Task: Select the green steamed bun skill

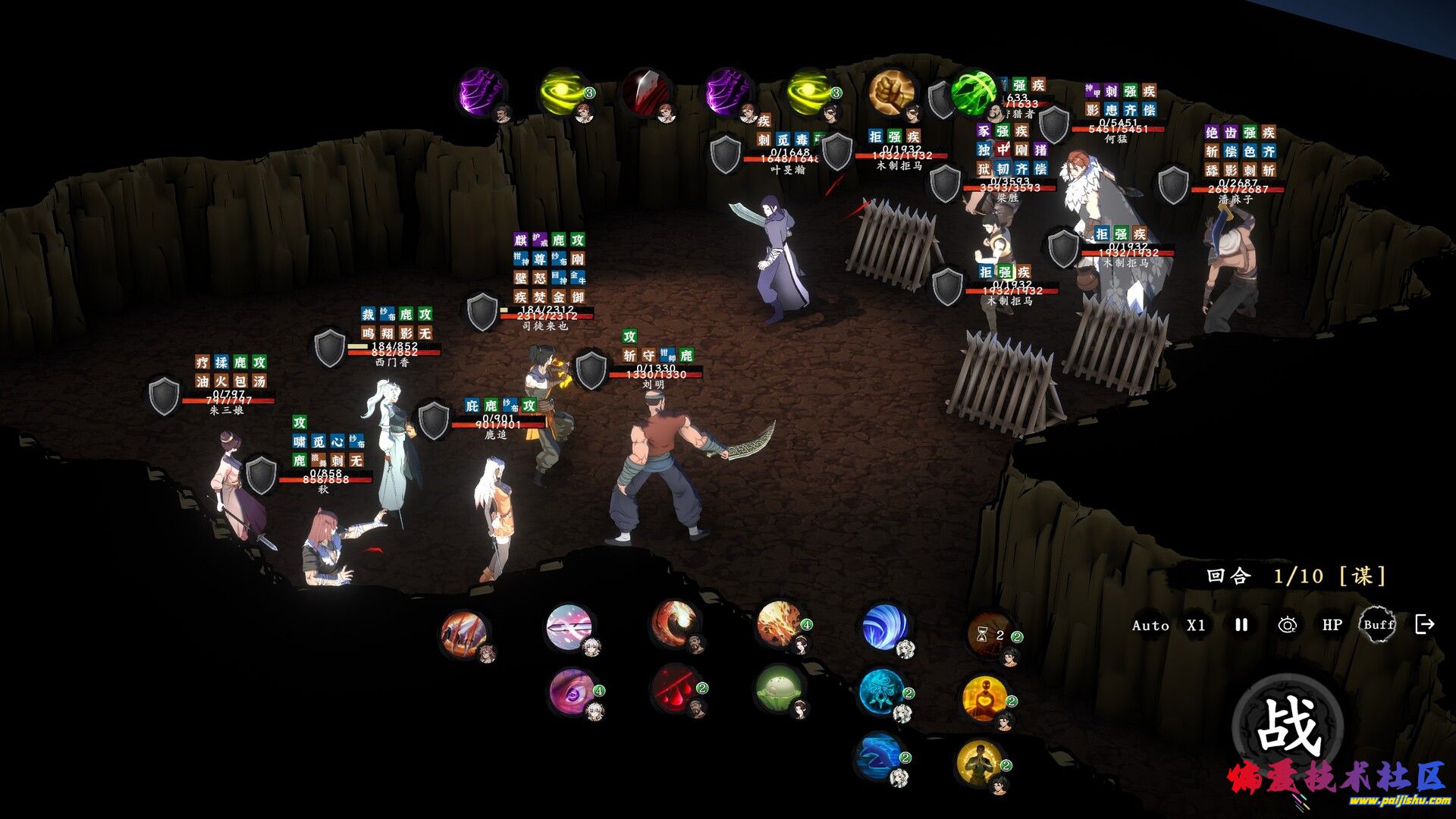Action: [x=778, y=689]
